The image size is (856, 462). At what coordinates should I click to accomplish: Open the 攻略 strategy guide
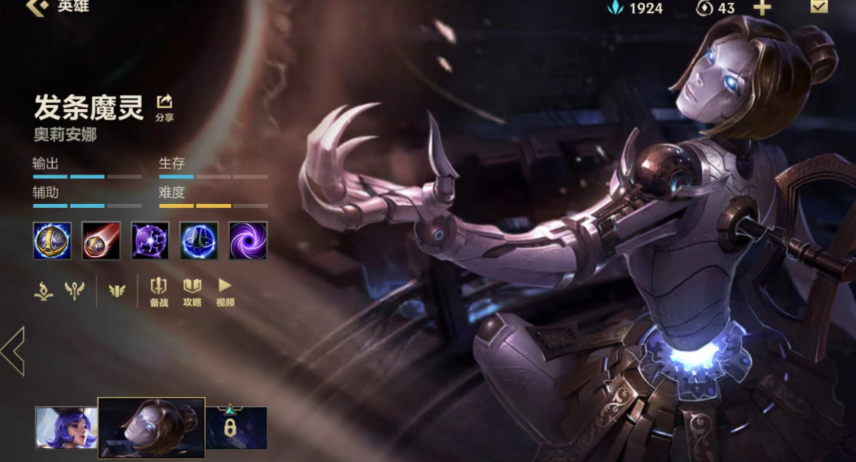click(192, 291)
